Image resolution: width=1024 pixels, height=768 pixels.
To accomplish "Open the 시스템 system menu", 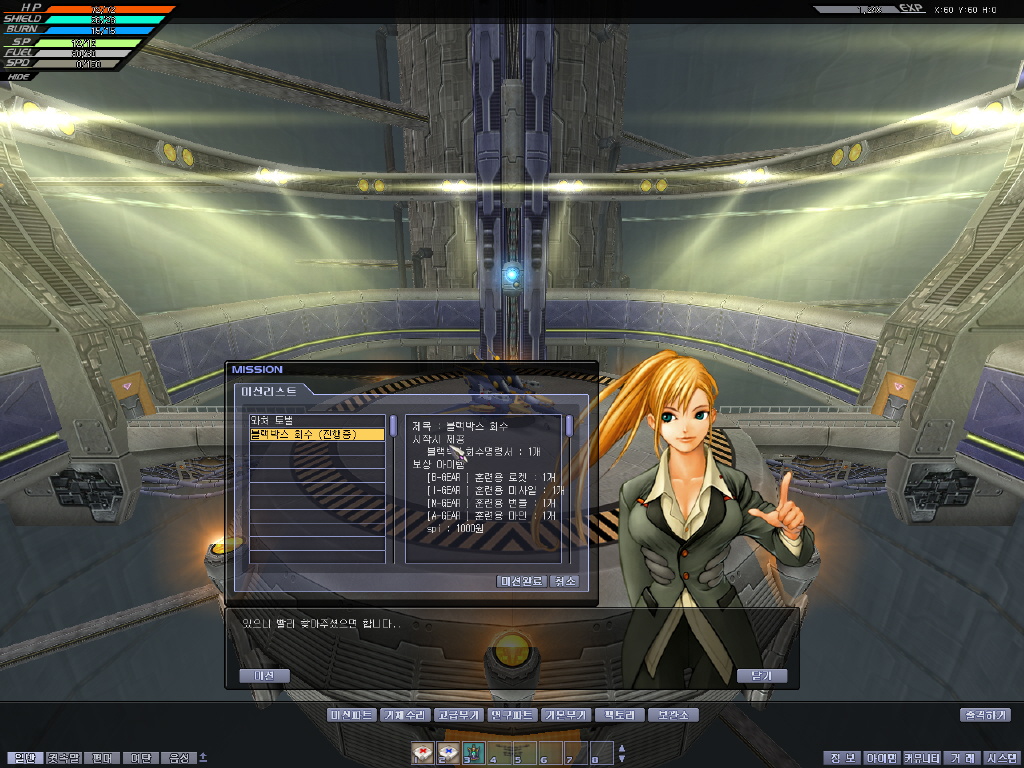I will pos(1000,758).
